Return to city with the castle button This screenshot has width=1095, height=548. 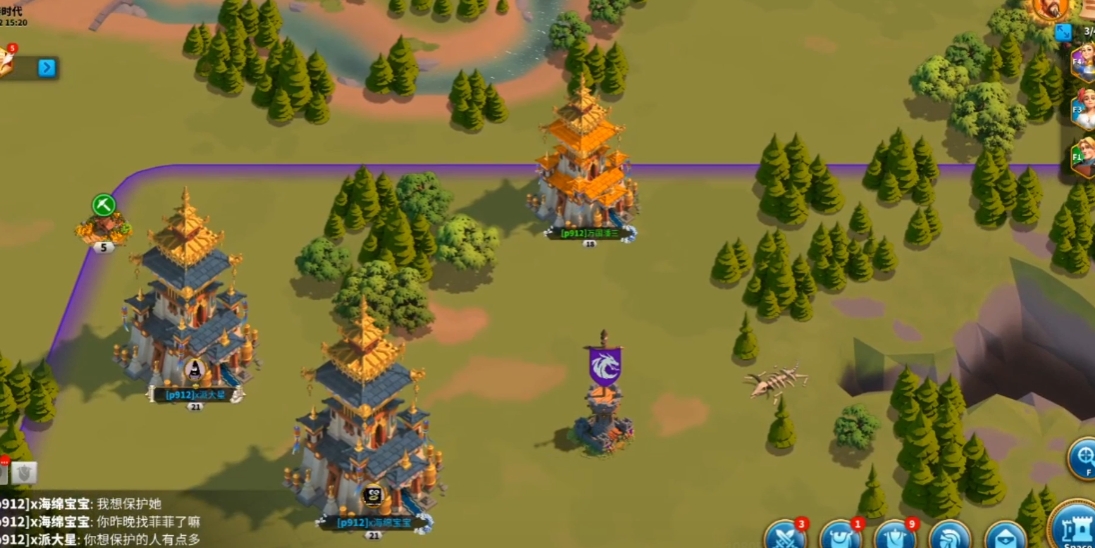click(1075, 525)
